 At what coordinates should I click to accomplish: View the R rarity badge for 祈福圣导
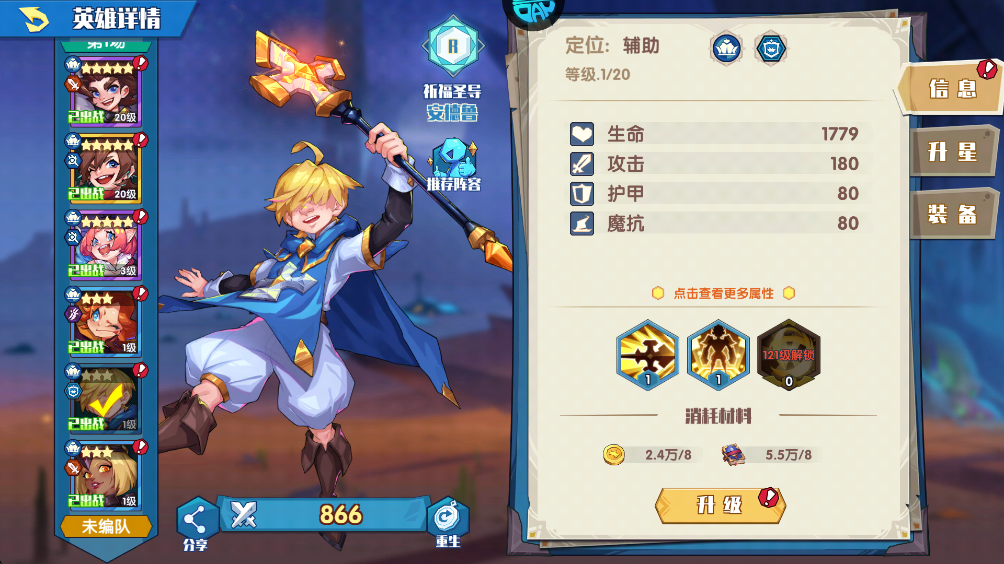click(x=453, y=45)
